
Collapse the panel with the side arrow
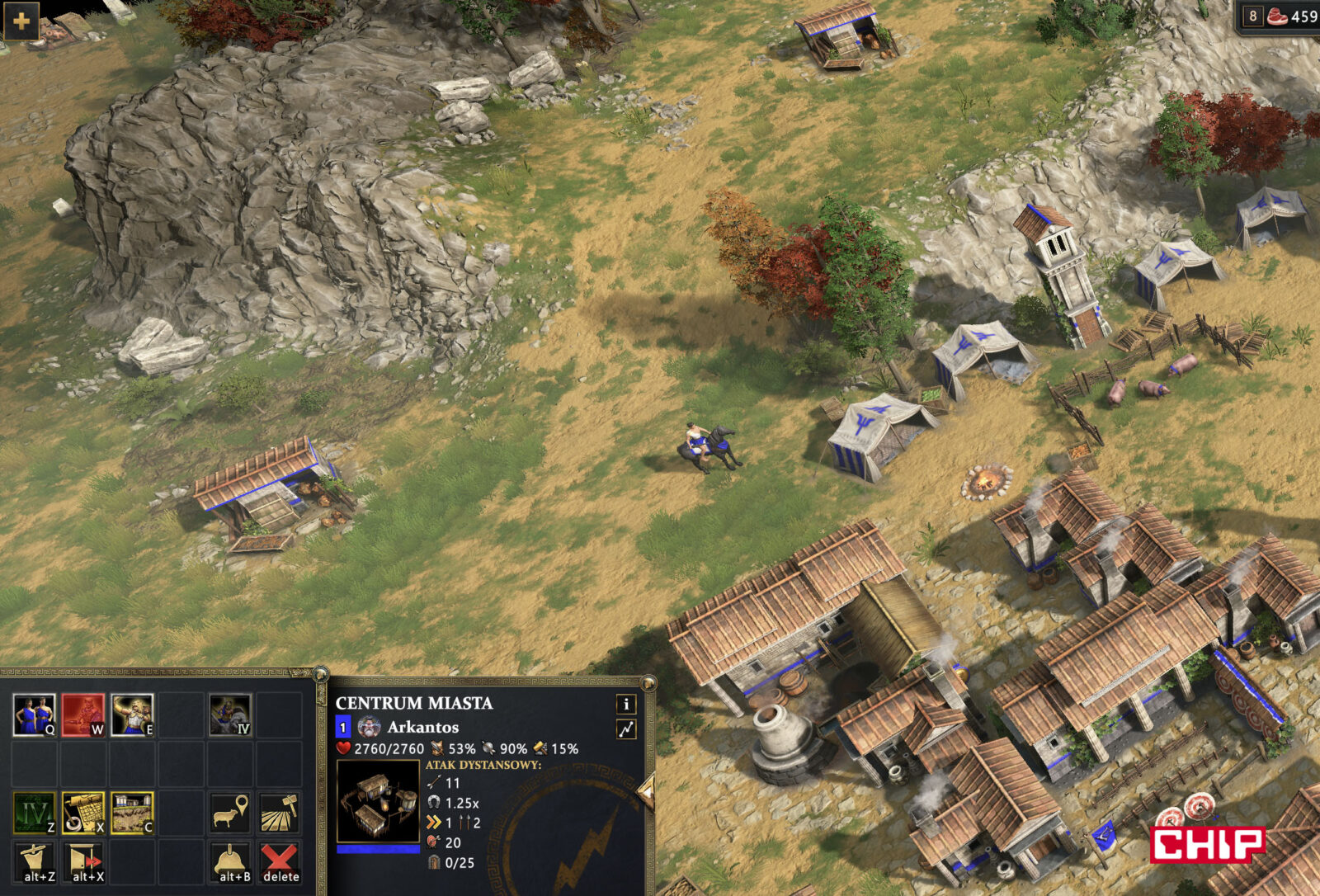click(646, 793)
